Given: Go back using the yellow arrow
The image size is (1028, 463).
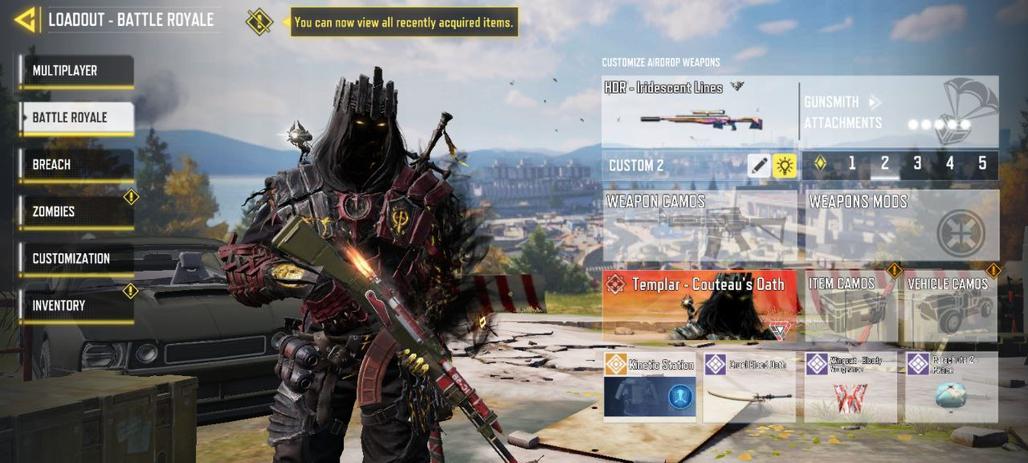Looking at the screenshot, I should pos(25,19).
